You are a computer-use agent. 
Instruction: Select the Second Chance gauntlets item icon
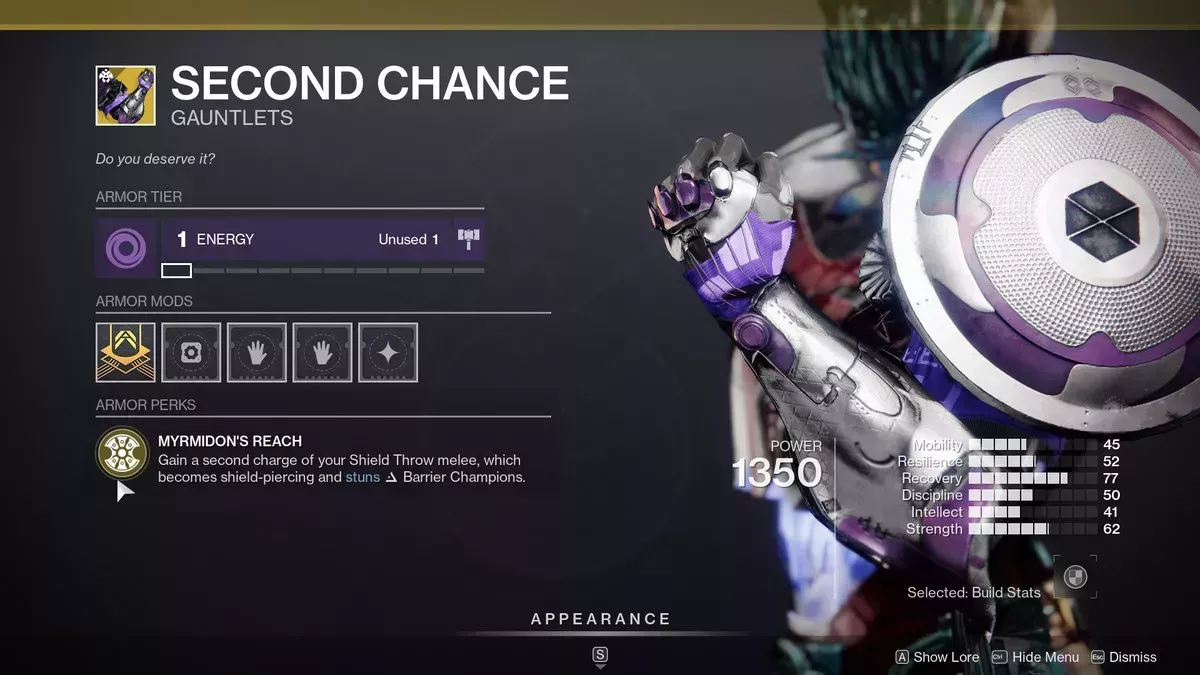[125, 96]
